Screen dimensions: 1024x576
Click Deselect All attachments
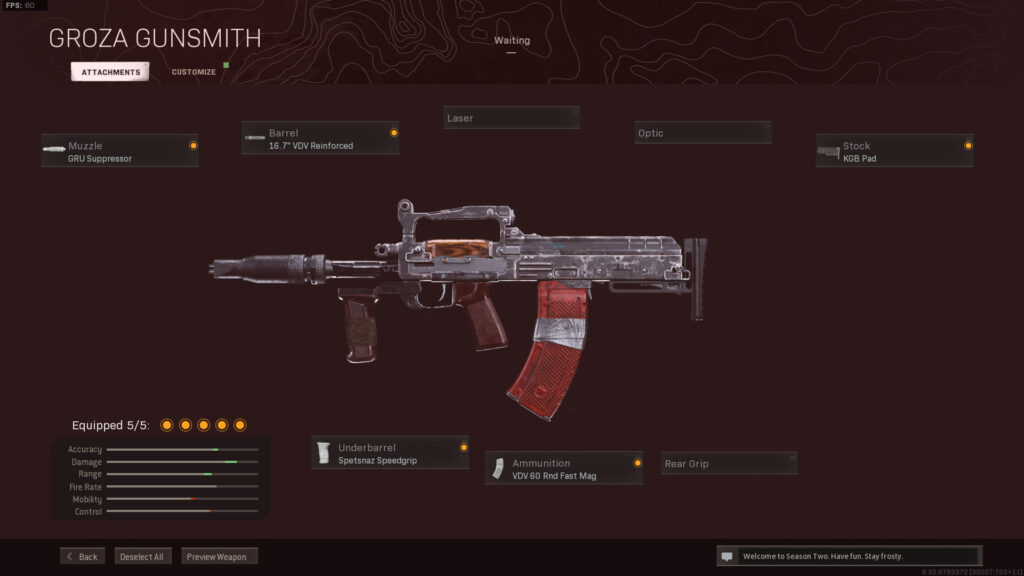pos(143,556)
